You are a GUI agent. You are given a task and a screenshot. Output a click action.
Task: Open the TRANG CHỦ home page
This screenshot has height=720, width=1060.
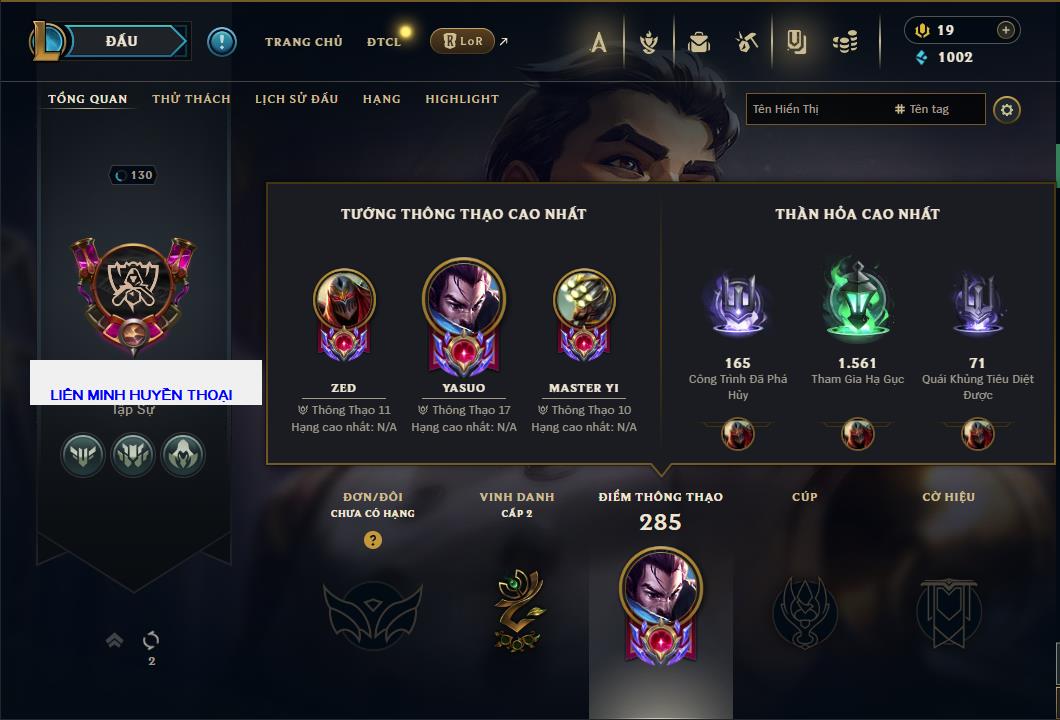pyautogui.click(x=303, y=42)
